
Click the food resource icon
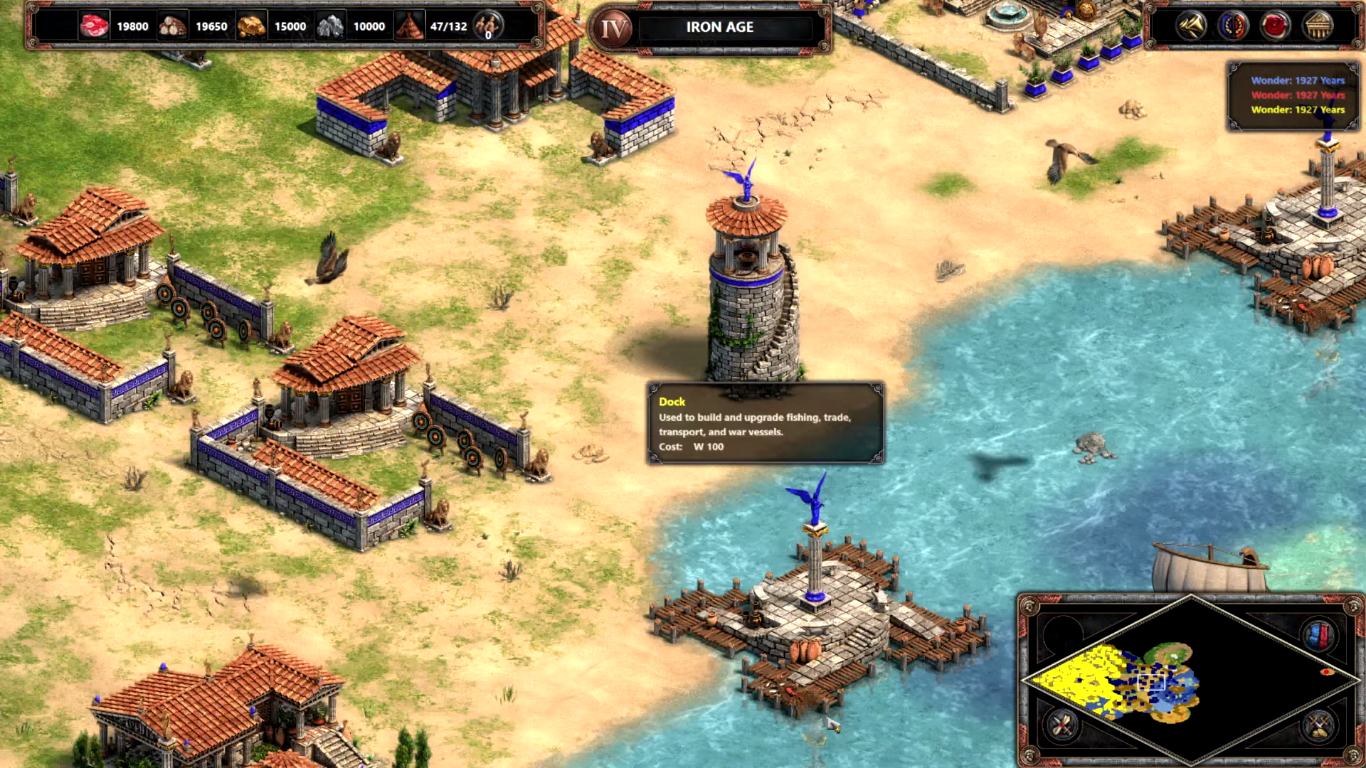click(x=95, y=27)
